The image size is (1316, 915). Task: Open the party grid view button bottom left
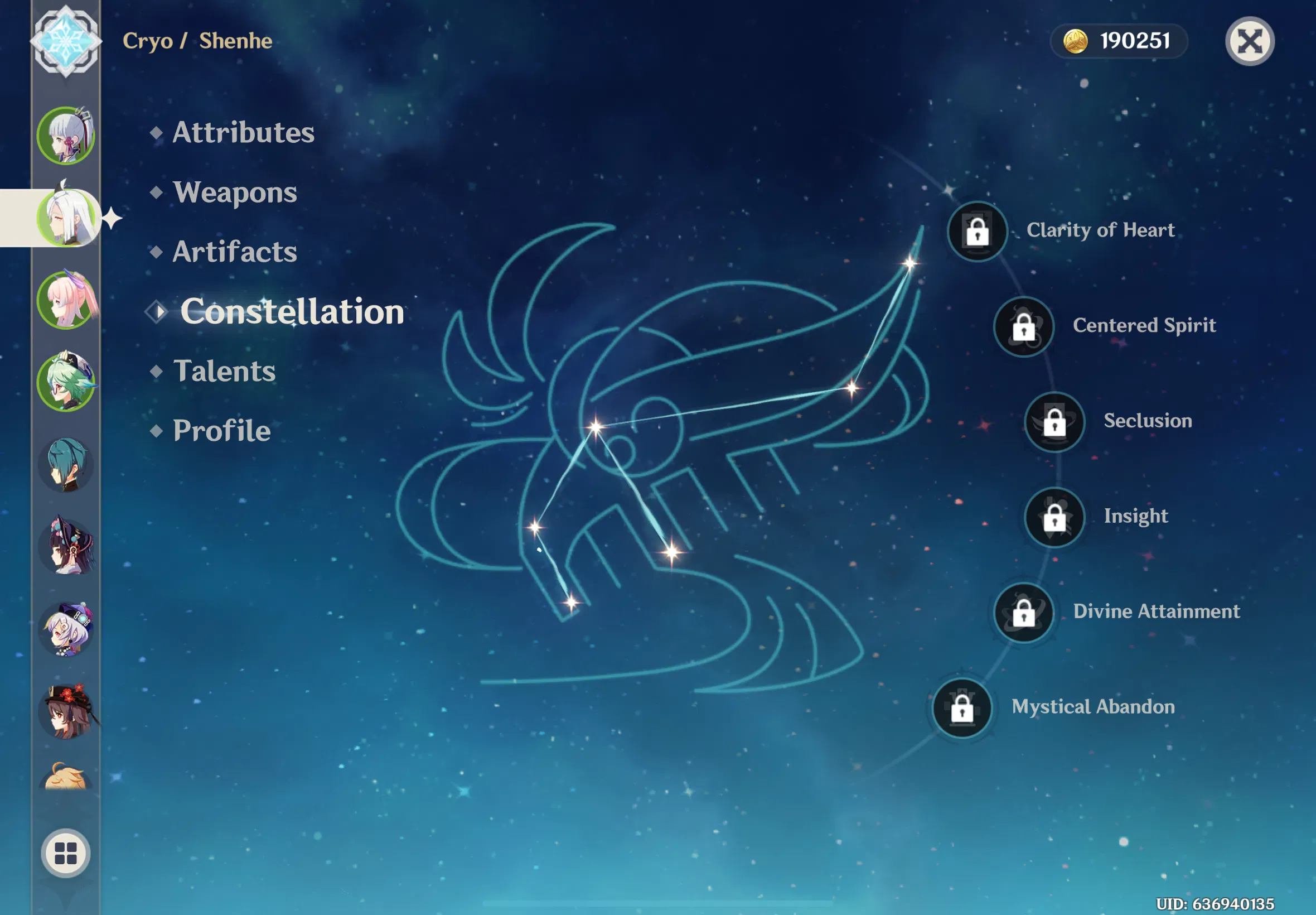pos(65,853)
